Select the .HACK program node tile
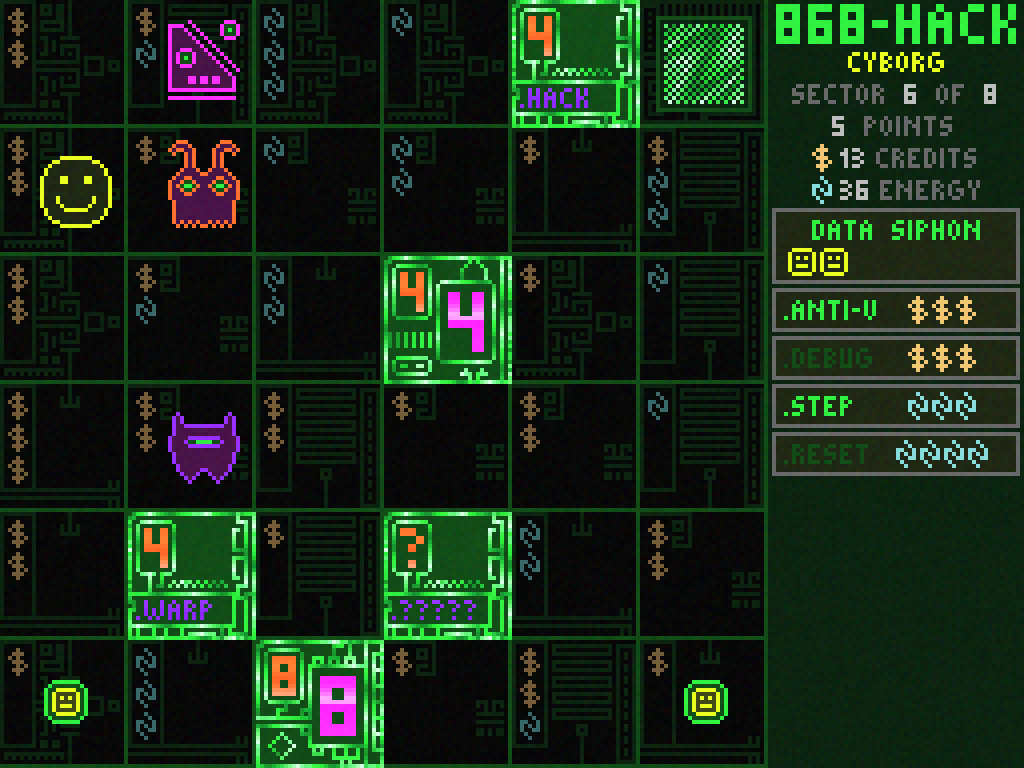Viewport: 1024px width, 768px height. click(x=575, y=64)
